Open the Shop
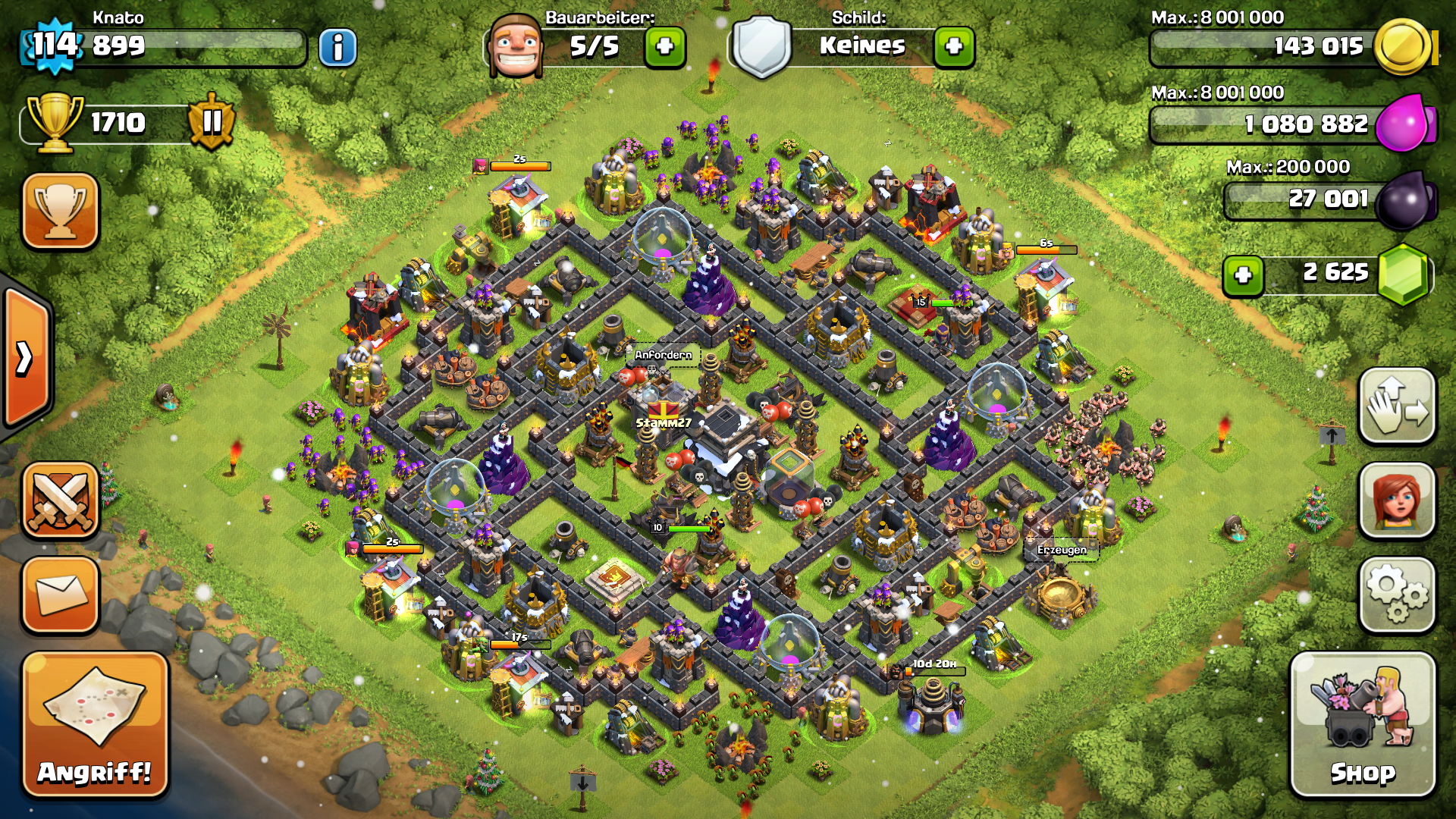This screenshot has height=819, width=1456. tap(1363, 725)
